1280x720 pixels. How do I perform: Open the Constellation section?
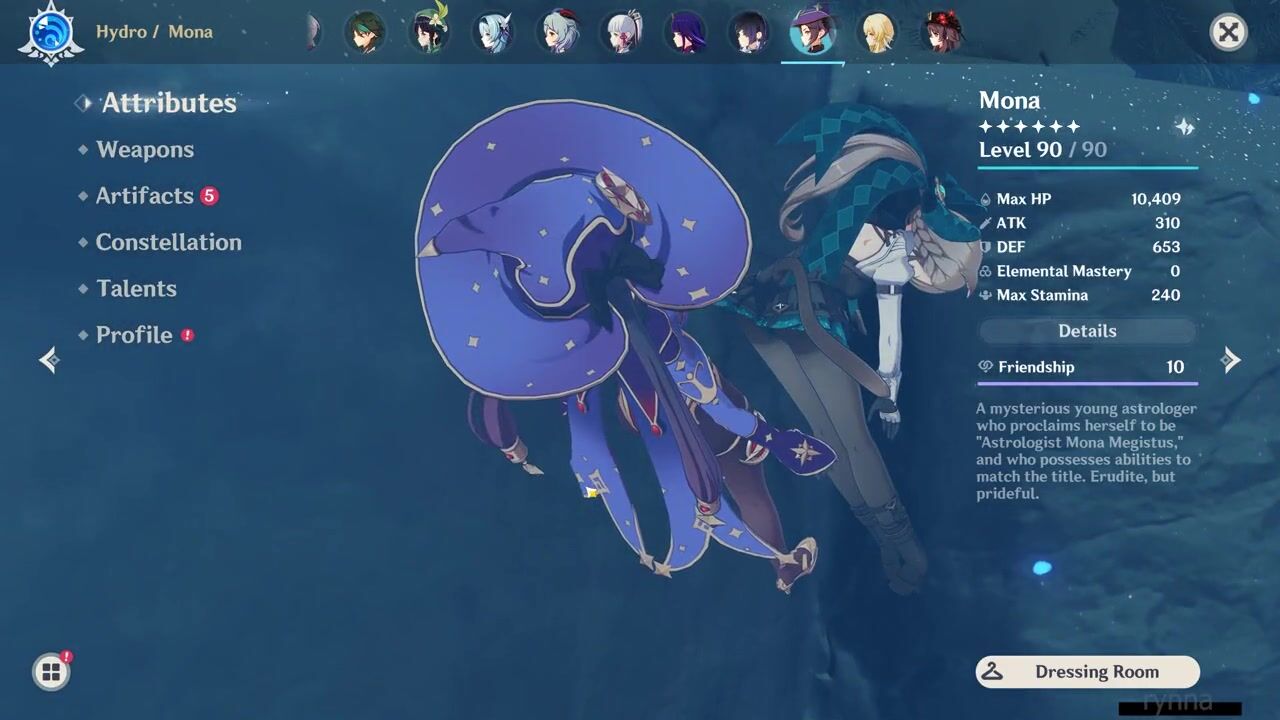pos(168,242)
